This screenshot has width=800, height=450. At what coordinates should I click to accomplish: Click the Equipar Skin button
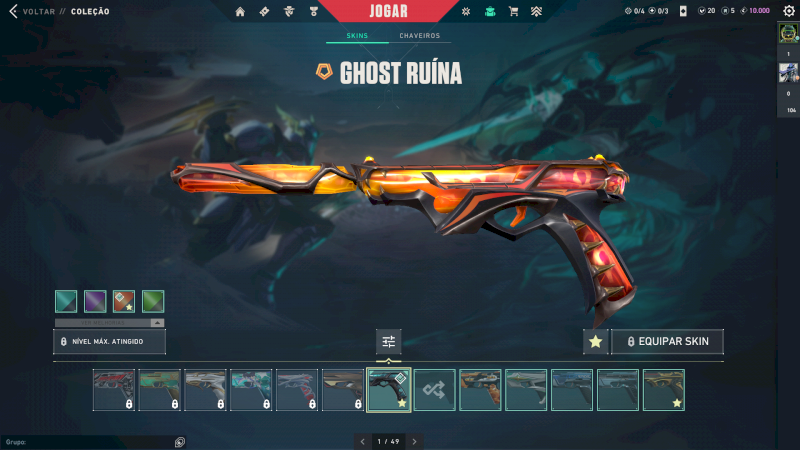tap(667, 342)
